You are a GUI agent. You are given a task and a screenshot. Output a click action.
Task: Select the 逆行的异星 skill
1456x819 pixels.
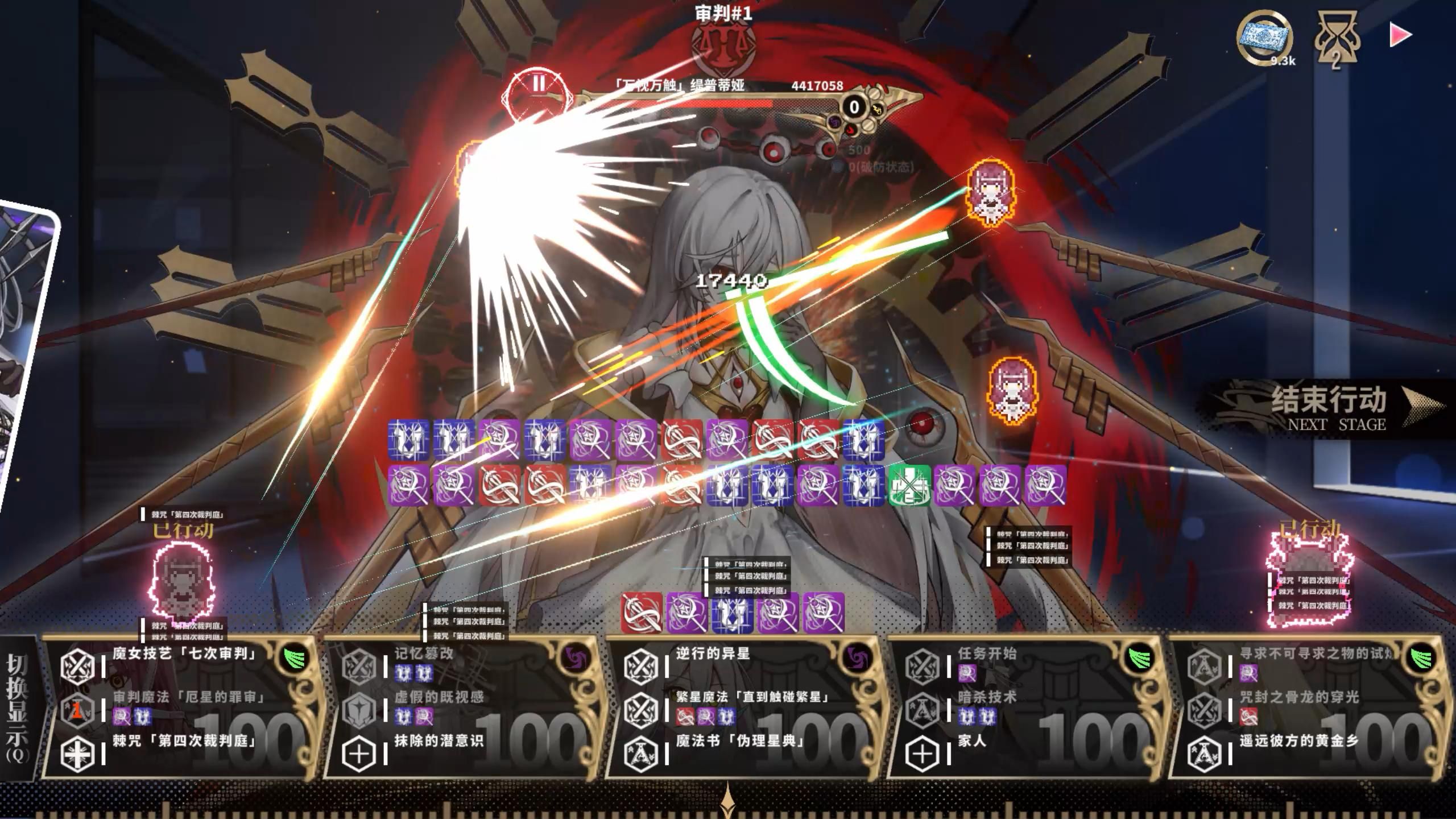click(713, 654)
